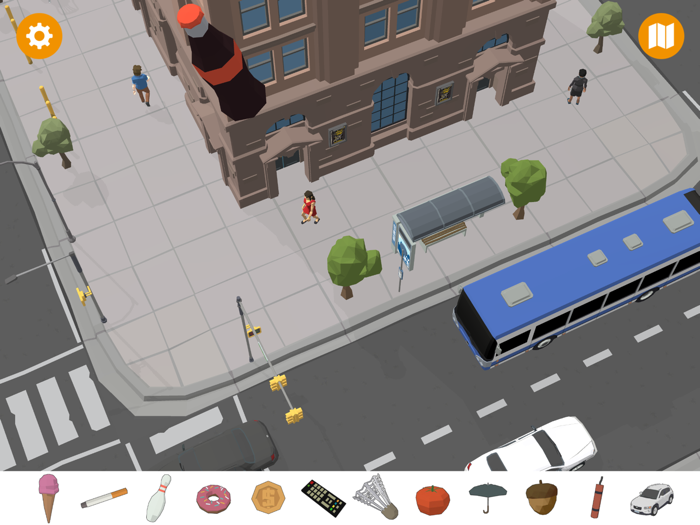Choose the cigarette in the item bar

pyautogui.click(x=104, y=497)
